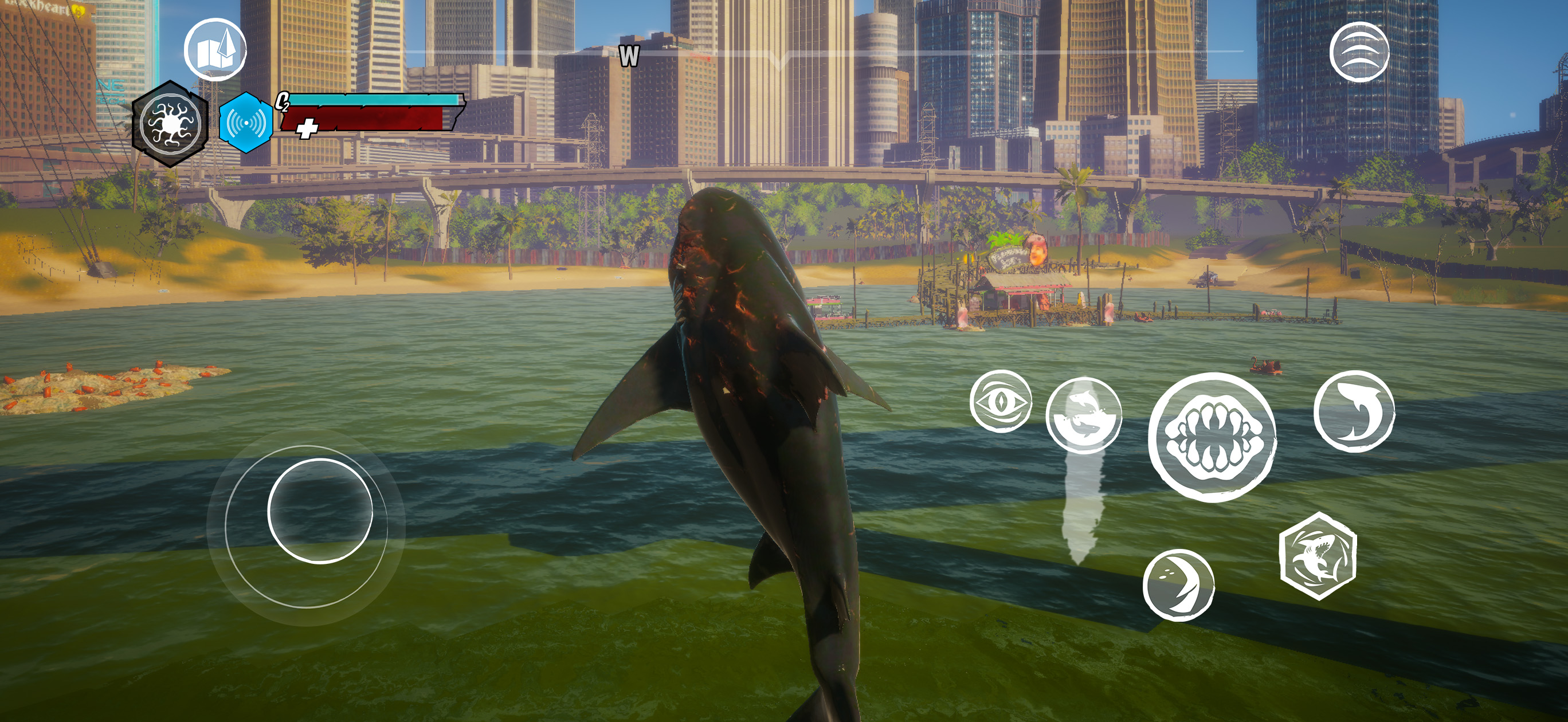
Task: Tap the two sharks circling icon
Action: pyautogui.click(x=1084, y=416)
